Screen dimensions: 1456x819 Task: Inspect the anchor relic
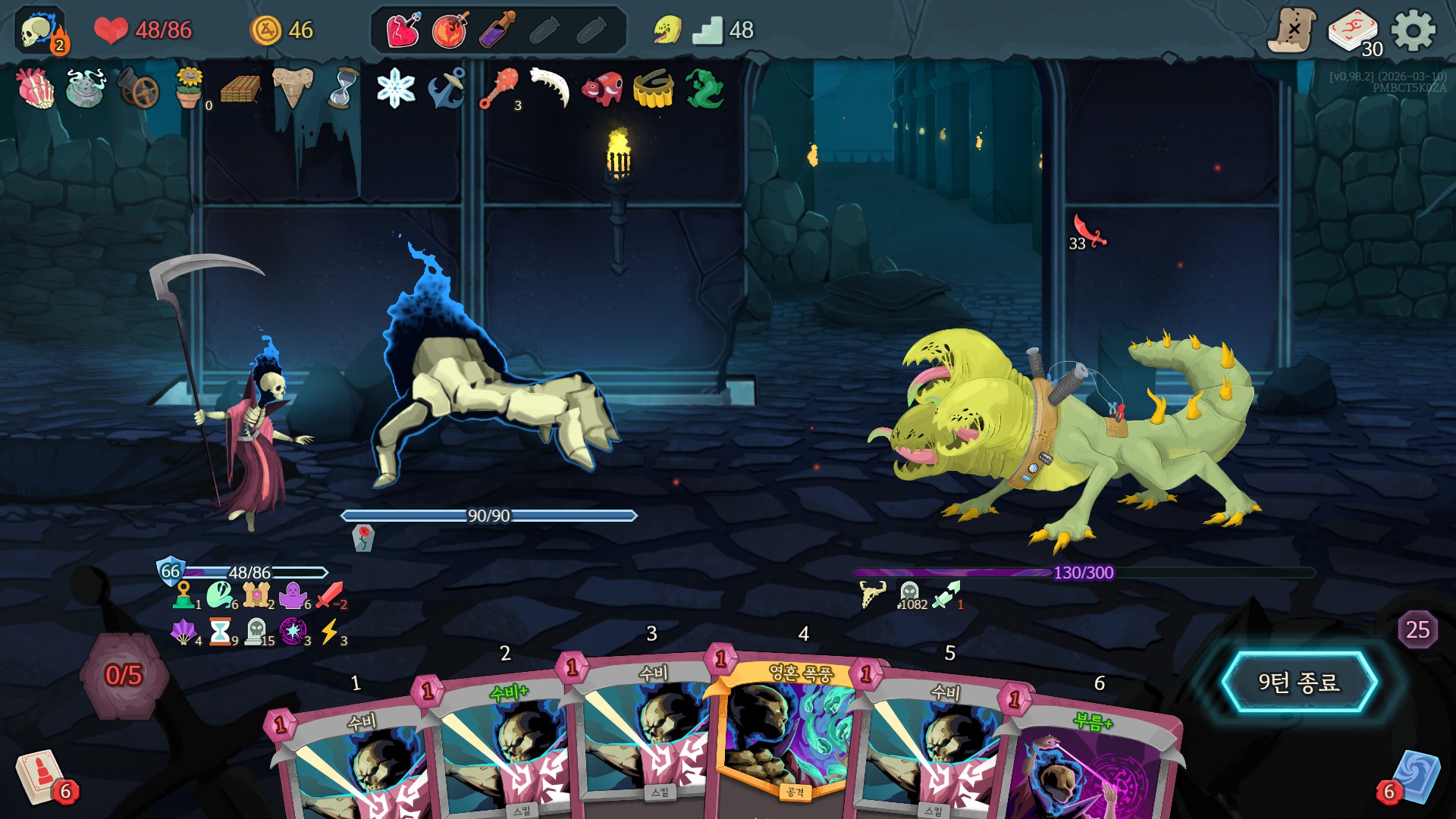[447, 89]
